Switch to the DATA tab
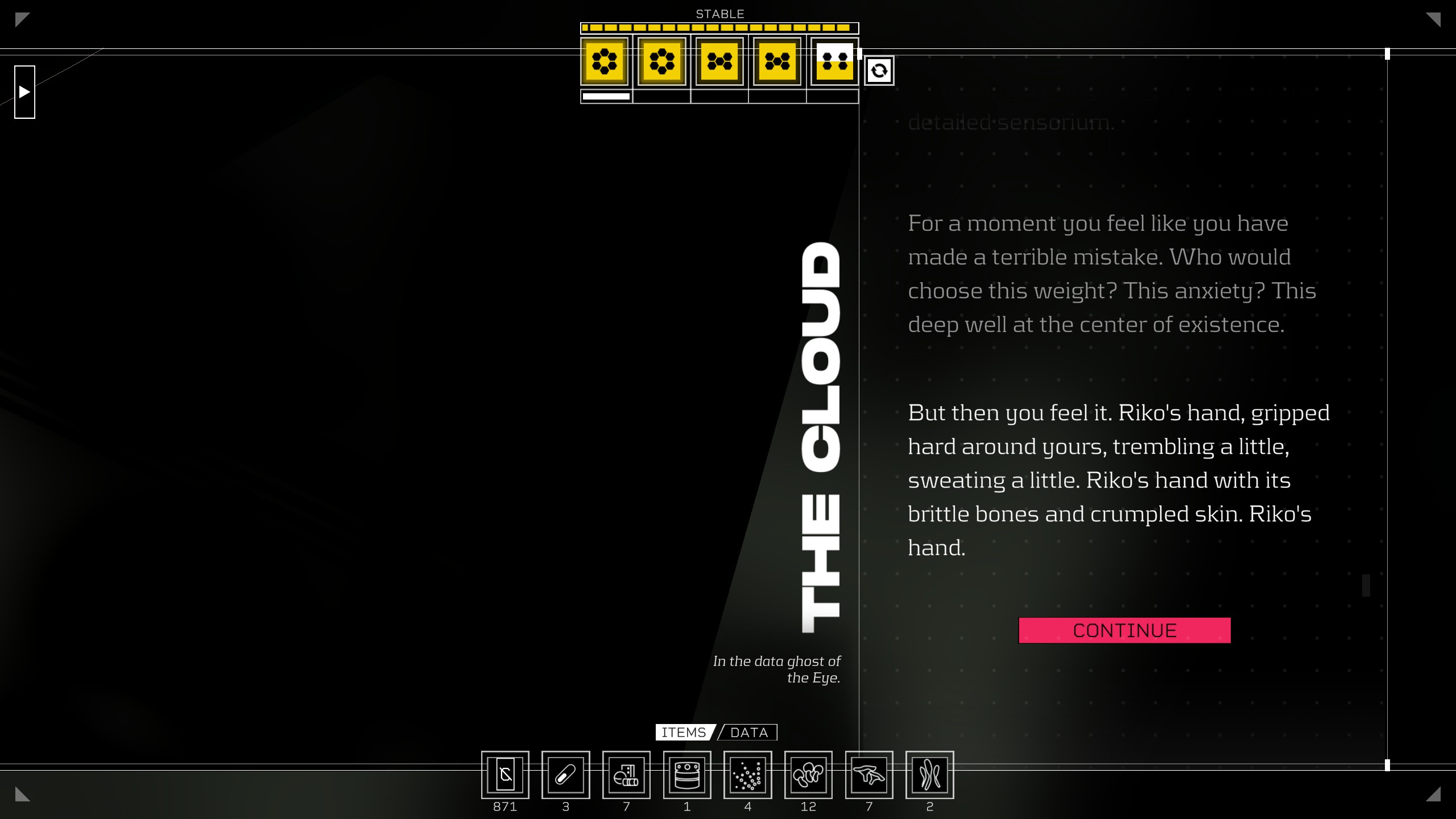 coord(748,733)
